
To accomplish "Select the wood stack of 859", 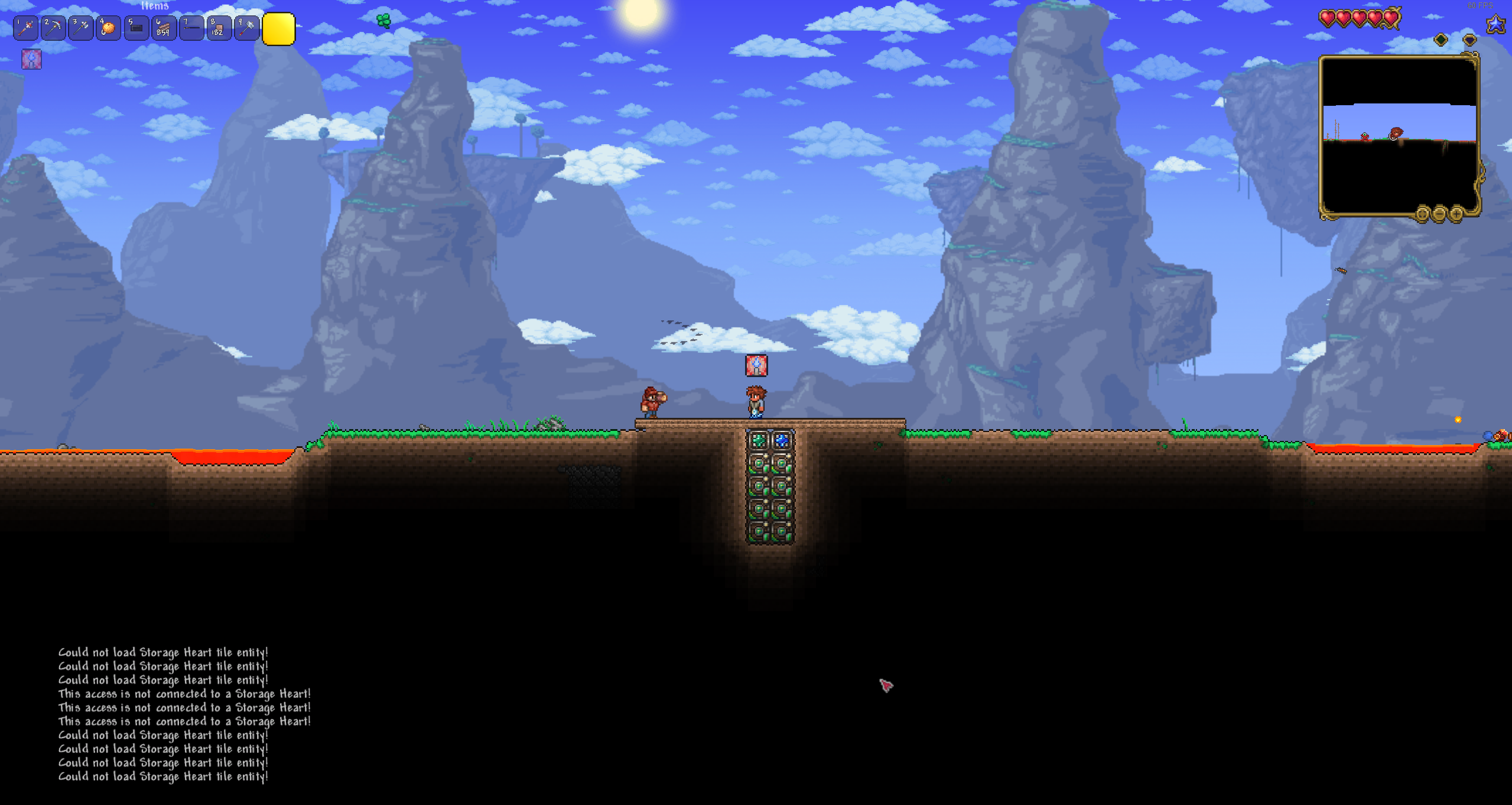I will point(164,28).
